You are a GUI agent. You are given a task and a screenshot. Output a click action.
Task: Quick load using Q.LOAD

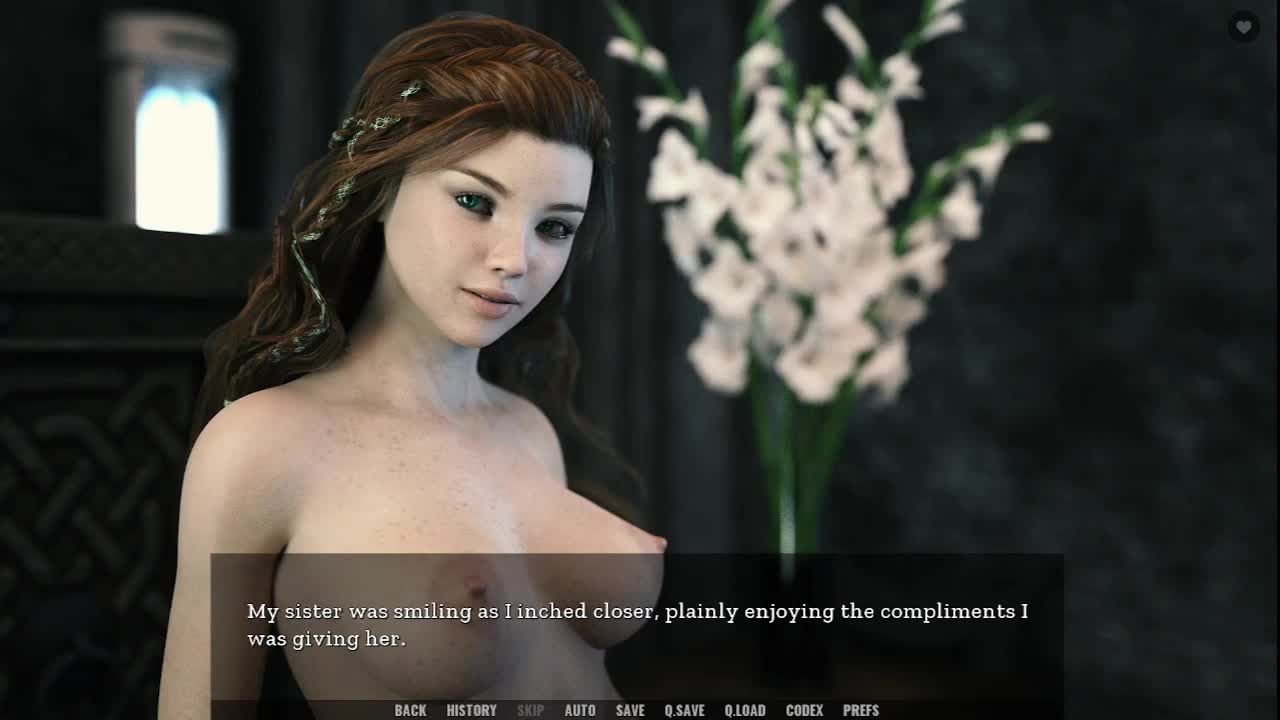point(745,710)
